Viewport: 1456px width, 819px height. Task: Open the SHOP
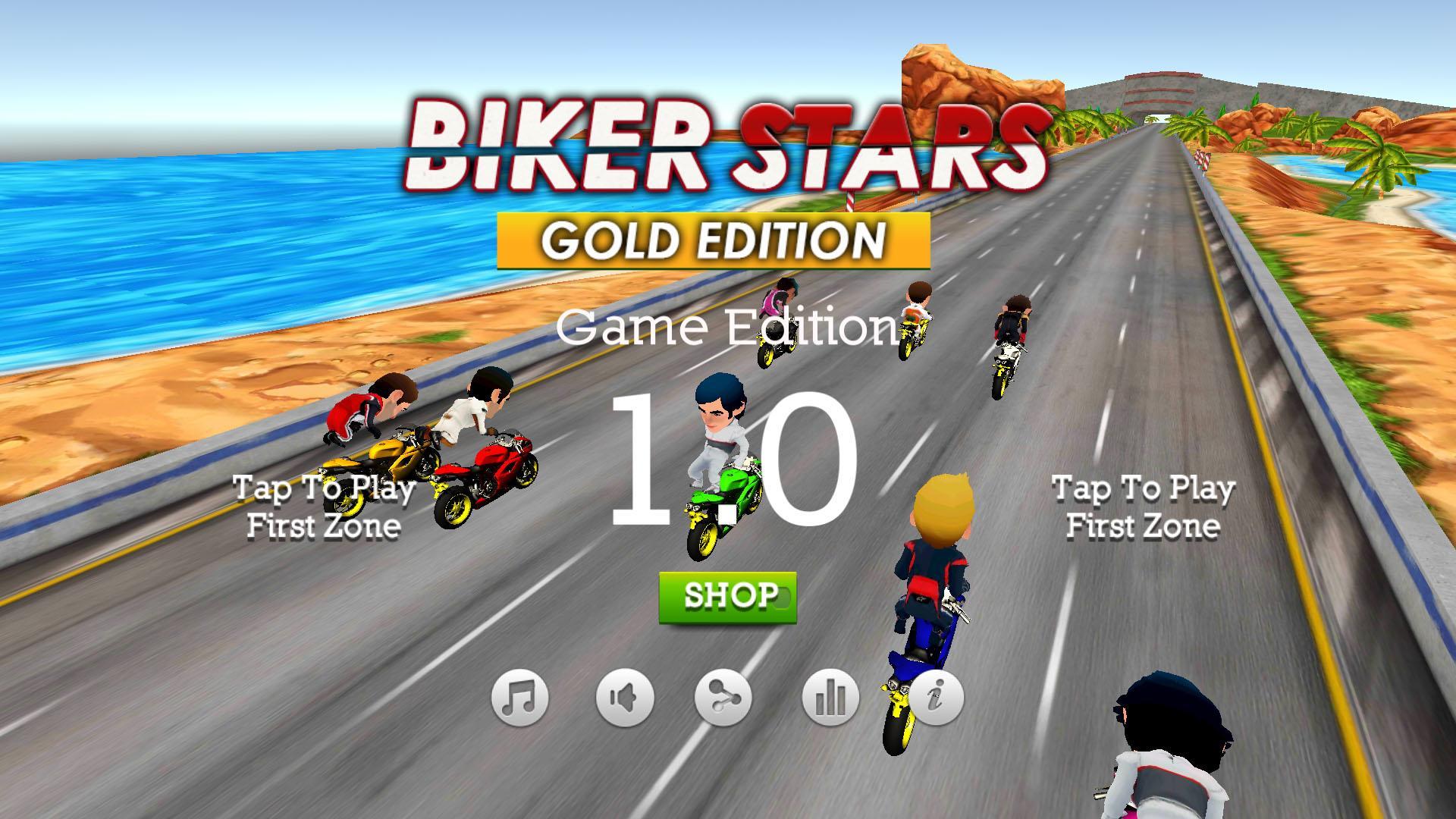(x=726, y=599)
